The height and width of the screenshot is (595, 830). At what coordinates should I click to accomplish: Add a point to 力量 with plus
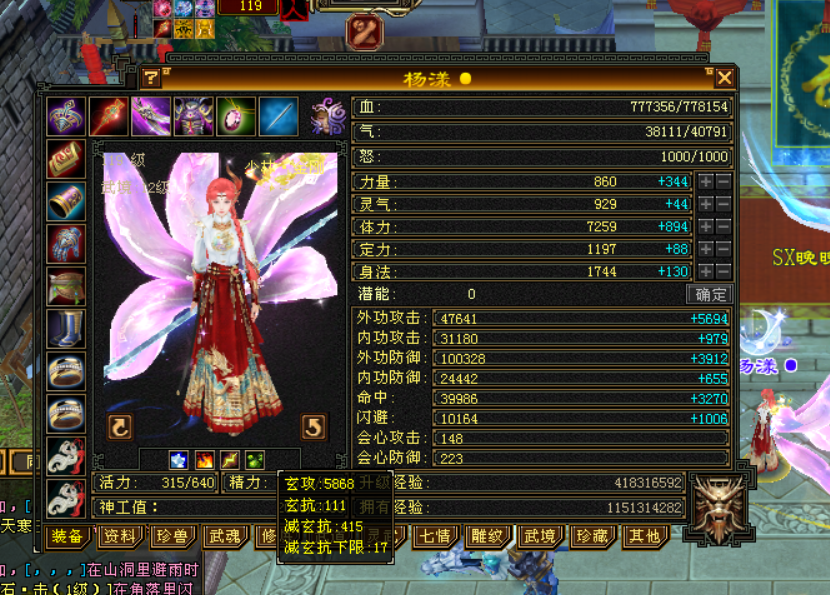click(x=706, y=182)
